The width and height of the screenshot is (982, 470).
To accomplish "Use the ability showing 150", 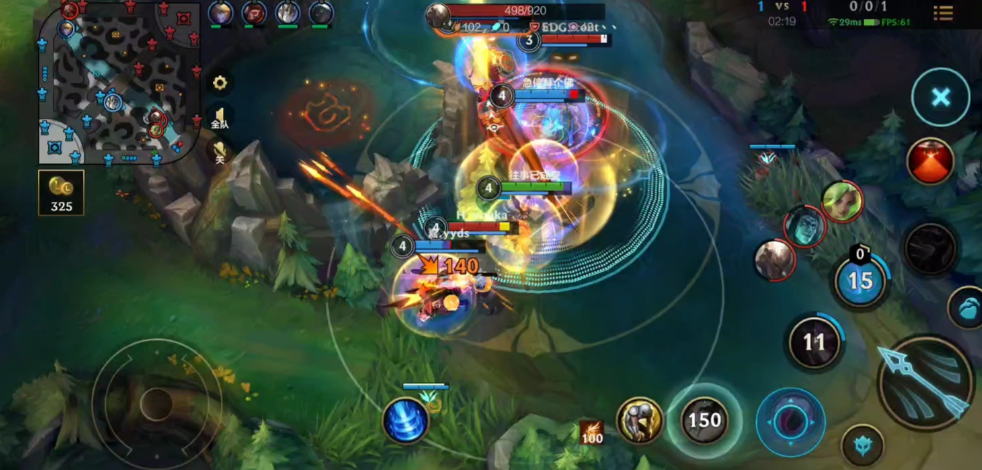I will tap(704, 420).
